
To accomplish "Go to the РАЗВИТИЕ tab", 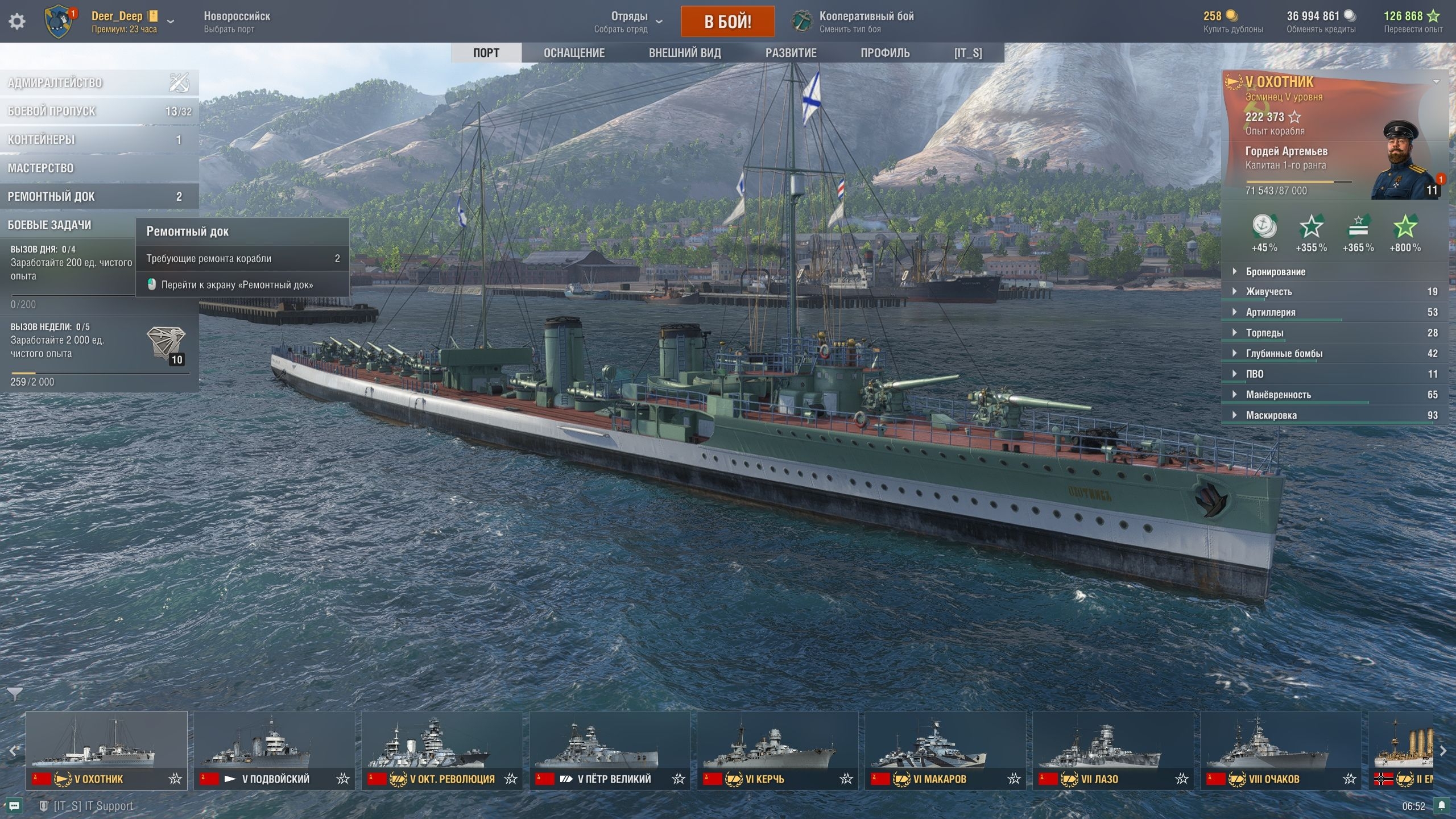I will pyautogui.click(x=791, y=53).
